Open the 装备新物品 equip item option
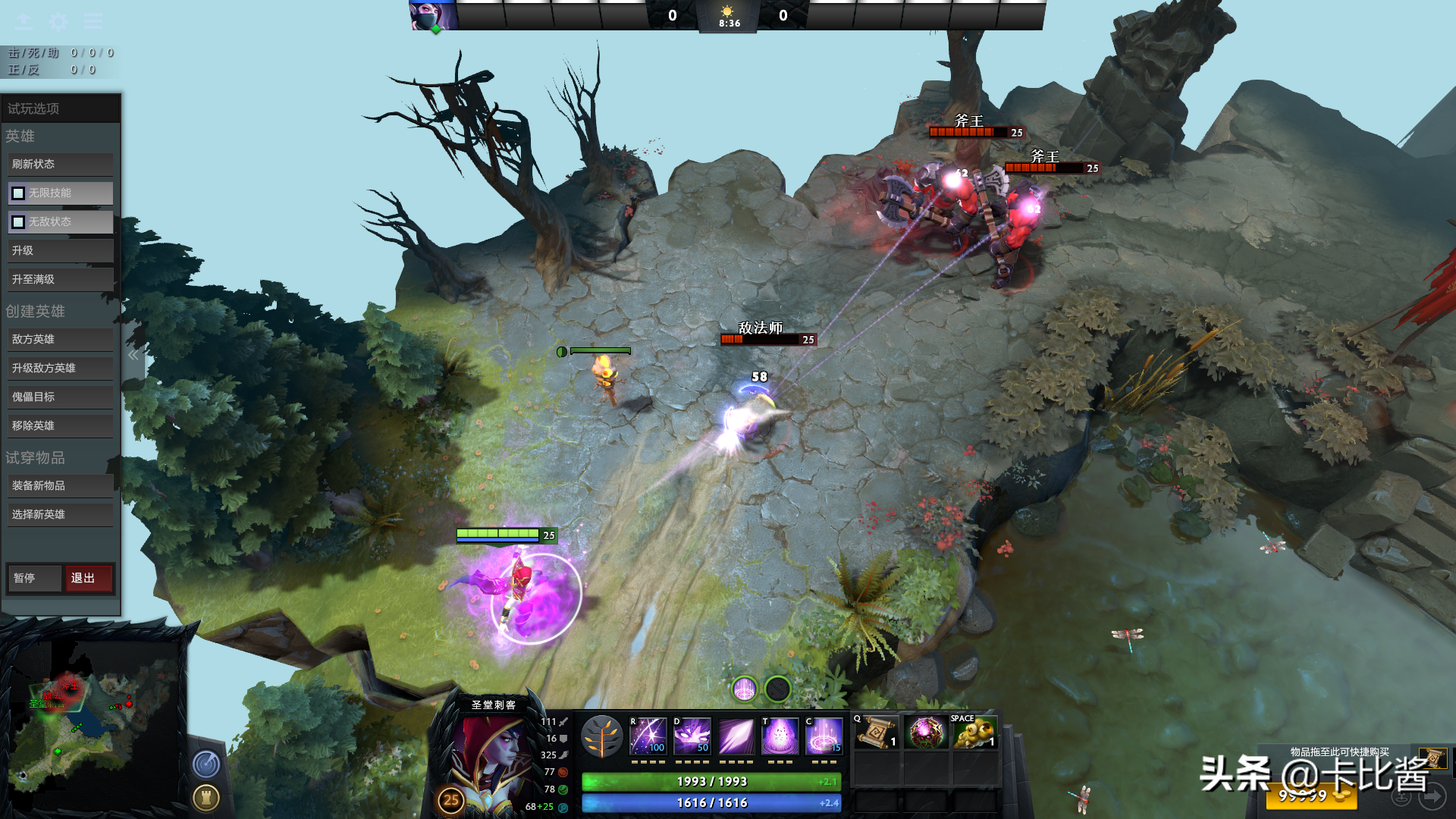1456x819 pixels. 61,485
